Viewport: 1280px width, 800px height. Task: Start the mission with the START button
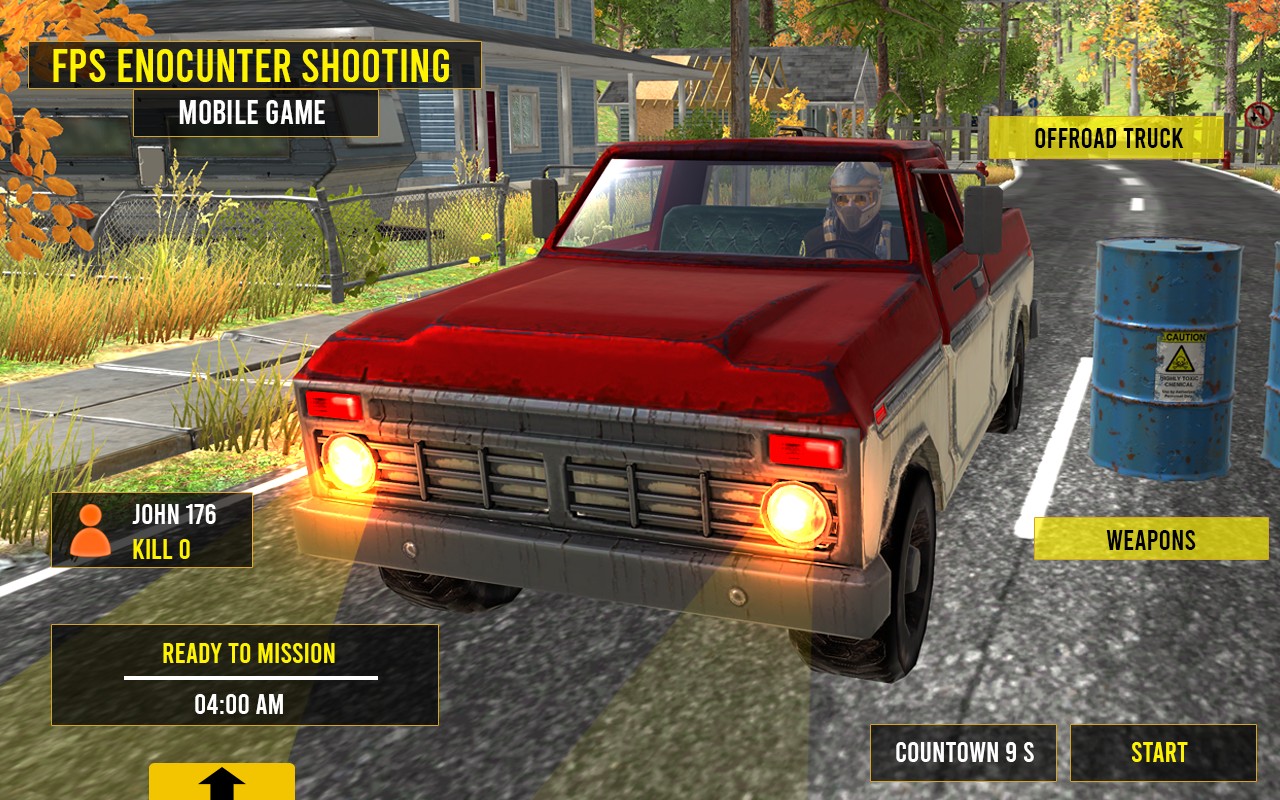coord(1162,753)
